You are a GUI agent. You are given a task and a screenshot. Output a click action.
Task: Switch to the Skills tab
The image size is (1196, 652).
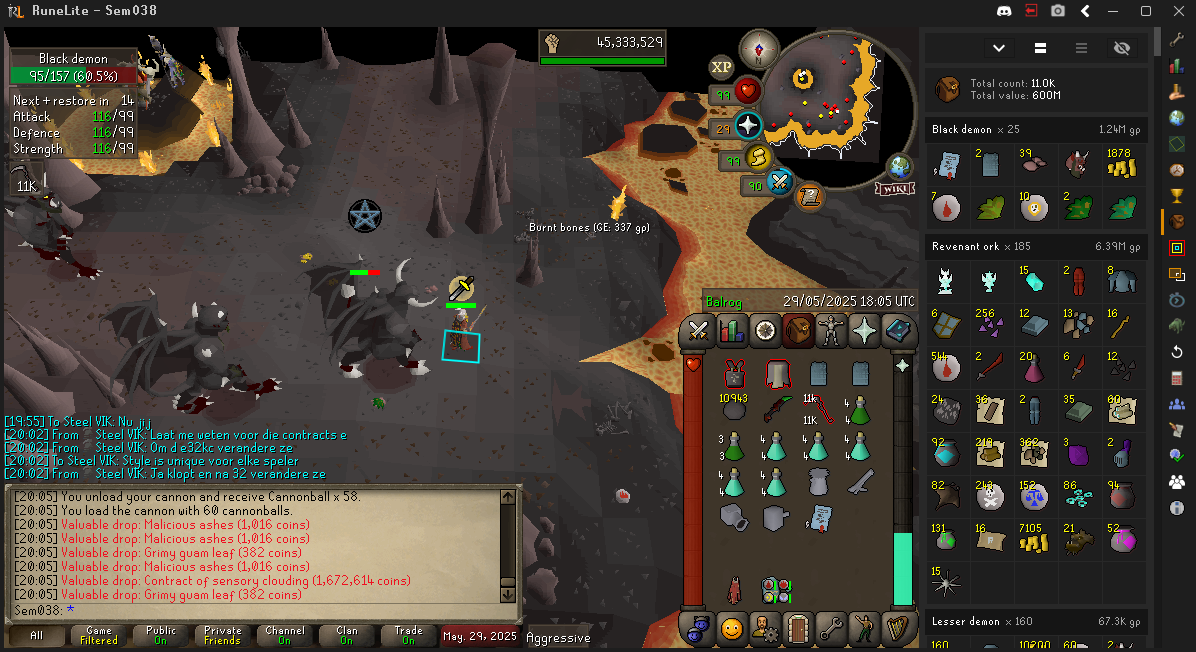[732, 329]
